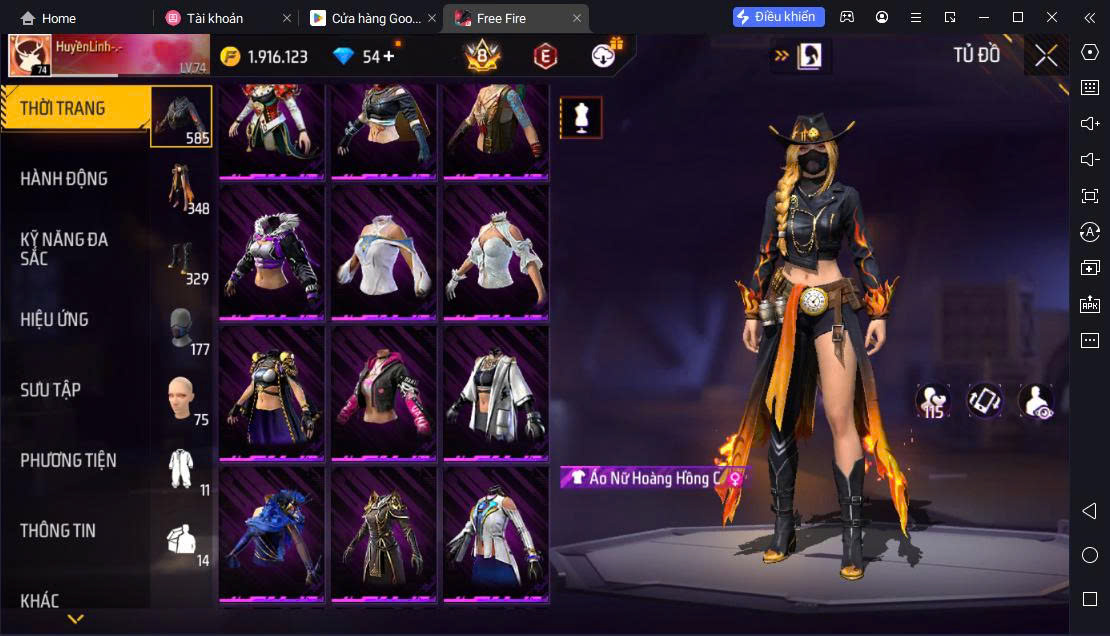
Task: Open HuyềnLinh player profile banner
Action: coord(108,56)
